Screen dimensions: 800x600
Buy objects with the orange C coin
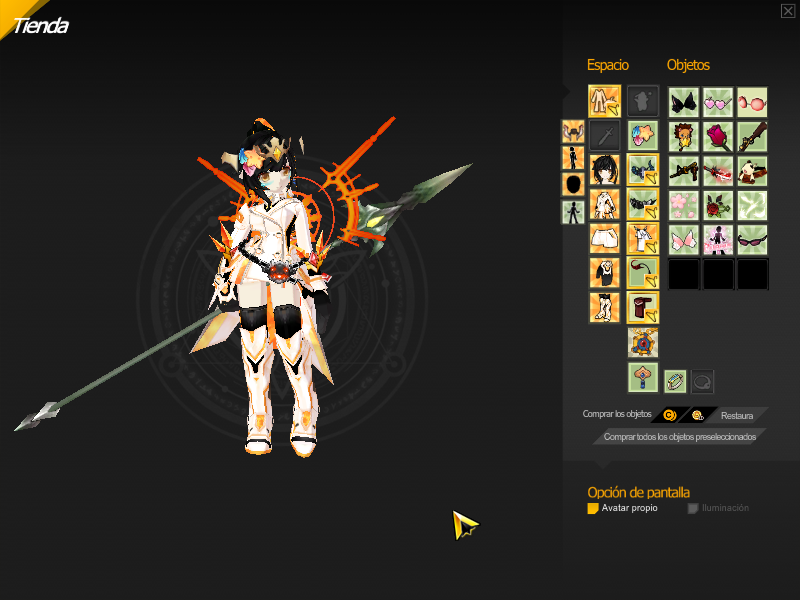click(x=669, y=414)
